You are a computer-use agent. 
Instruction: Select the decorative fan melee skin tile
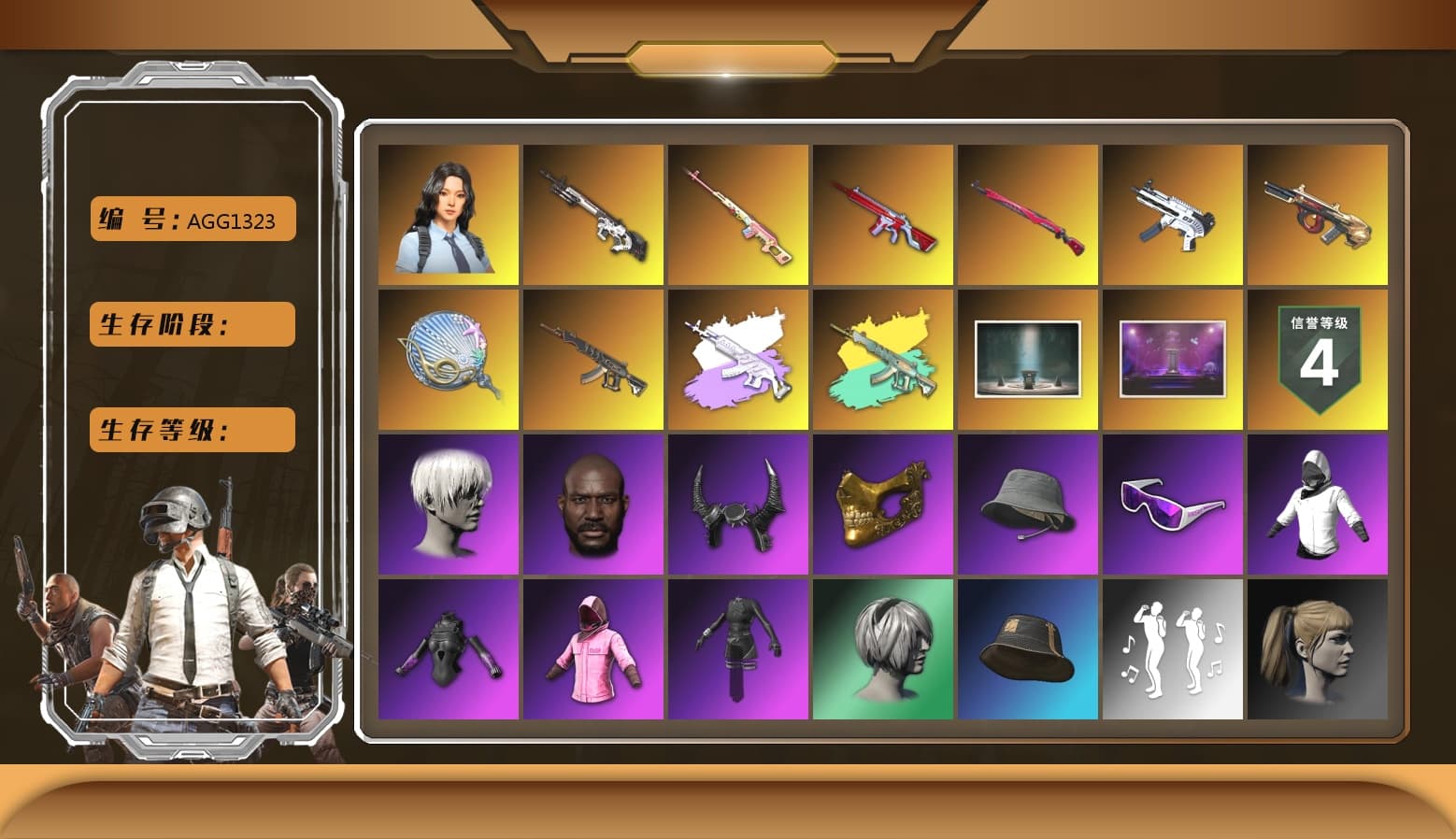(447, 360)
